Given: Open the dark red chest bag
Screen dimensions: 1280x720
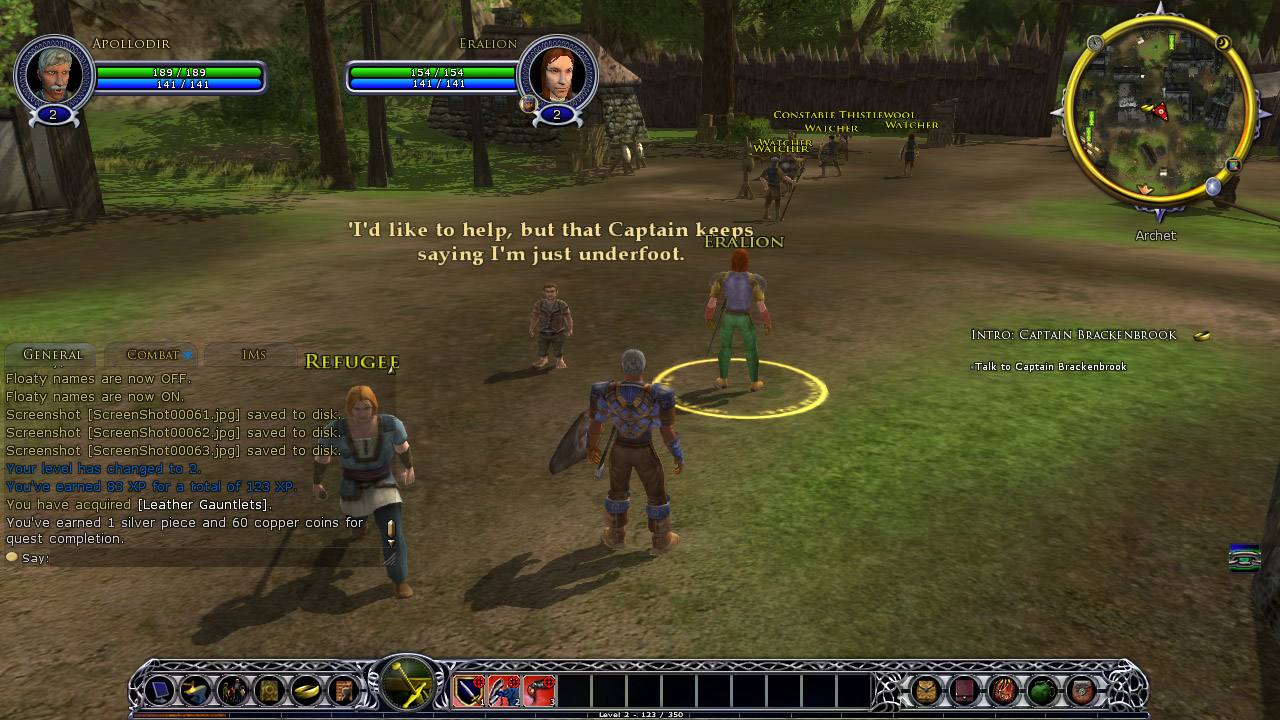Looking at the screenshot, I should tap(965, 691).
